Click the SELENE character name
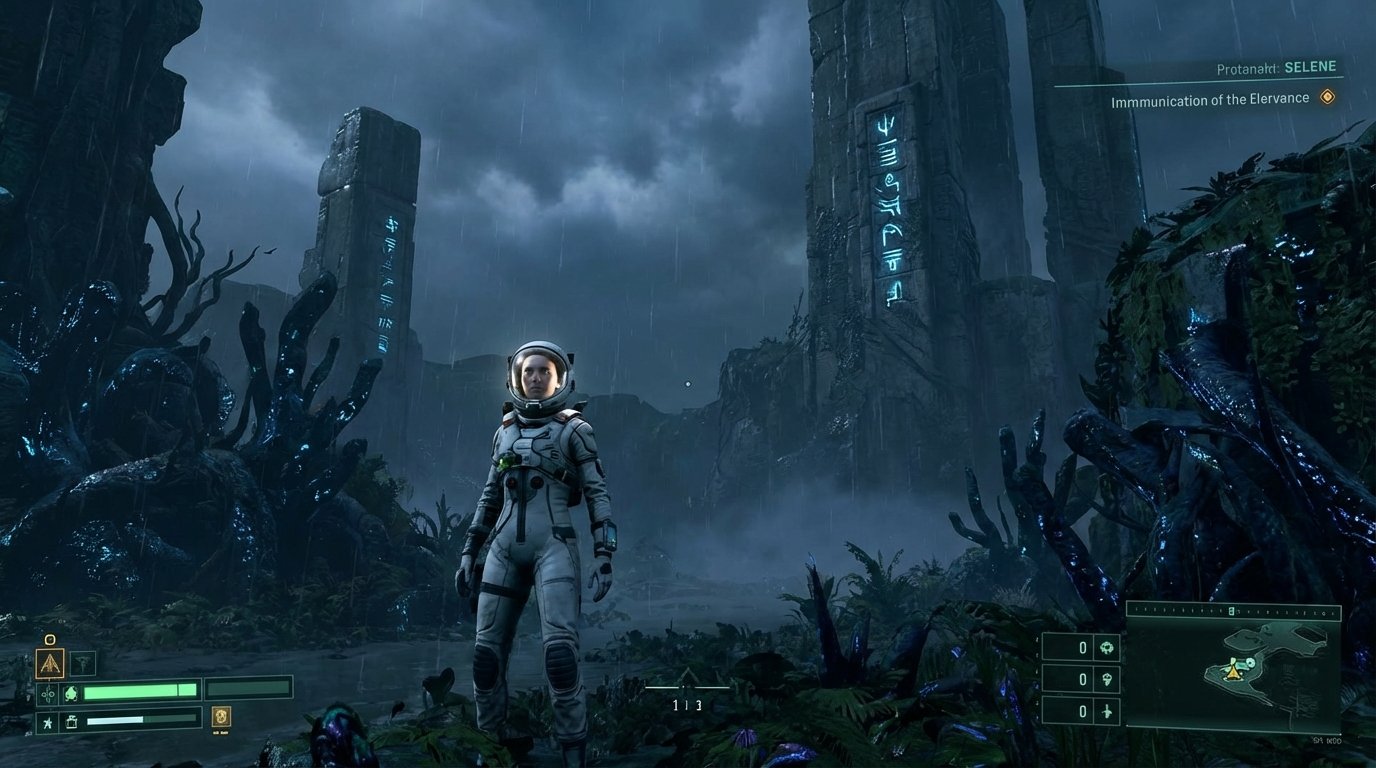The height and width of the screenshot is (768, 1376). (1311, 66)
